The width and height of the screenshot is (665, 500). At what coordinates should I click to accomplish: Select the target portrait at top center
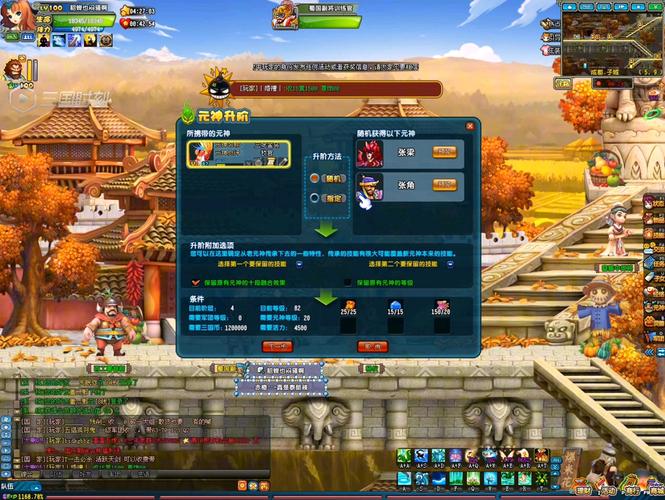pos(285,14)
